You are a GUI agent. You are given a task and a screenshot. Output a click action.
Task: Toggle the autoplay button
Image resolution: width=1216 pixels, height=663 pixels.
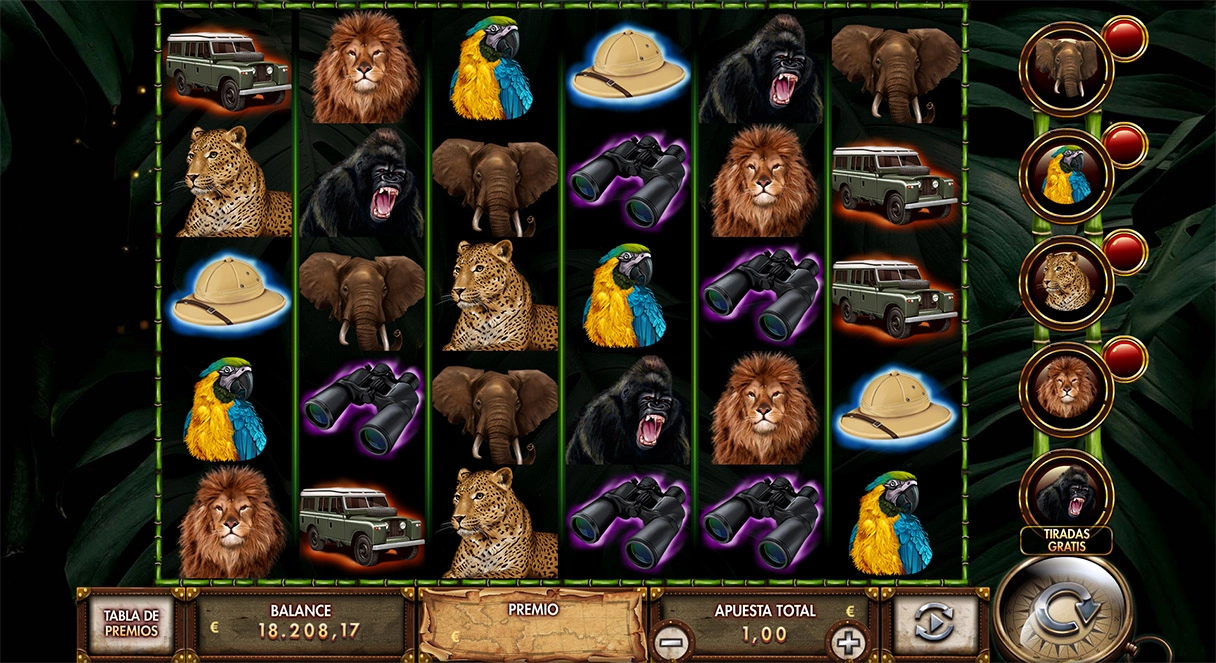click(934, 623)
